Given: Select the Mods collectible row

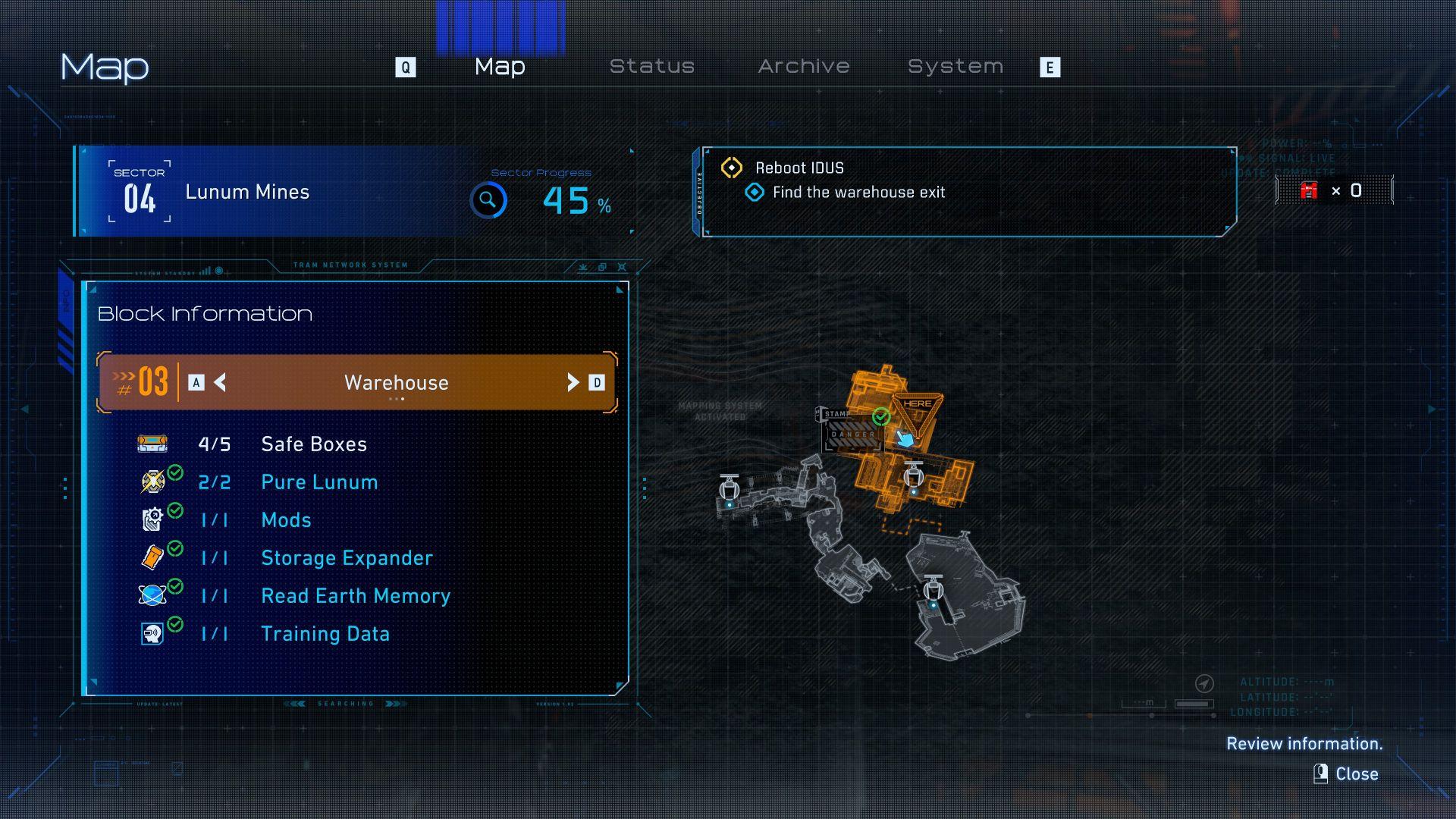Looking at the screenshot, I should coord(286,520).
